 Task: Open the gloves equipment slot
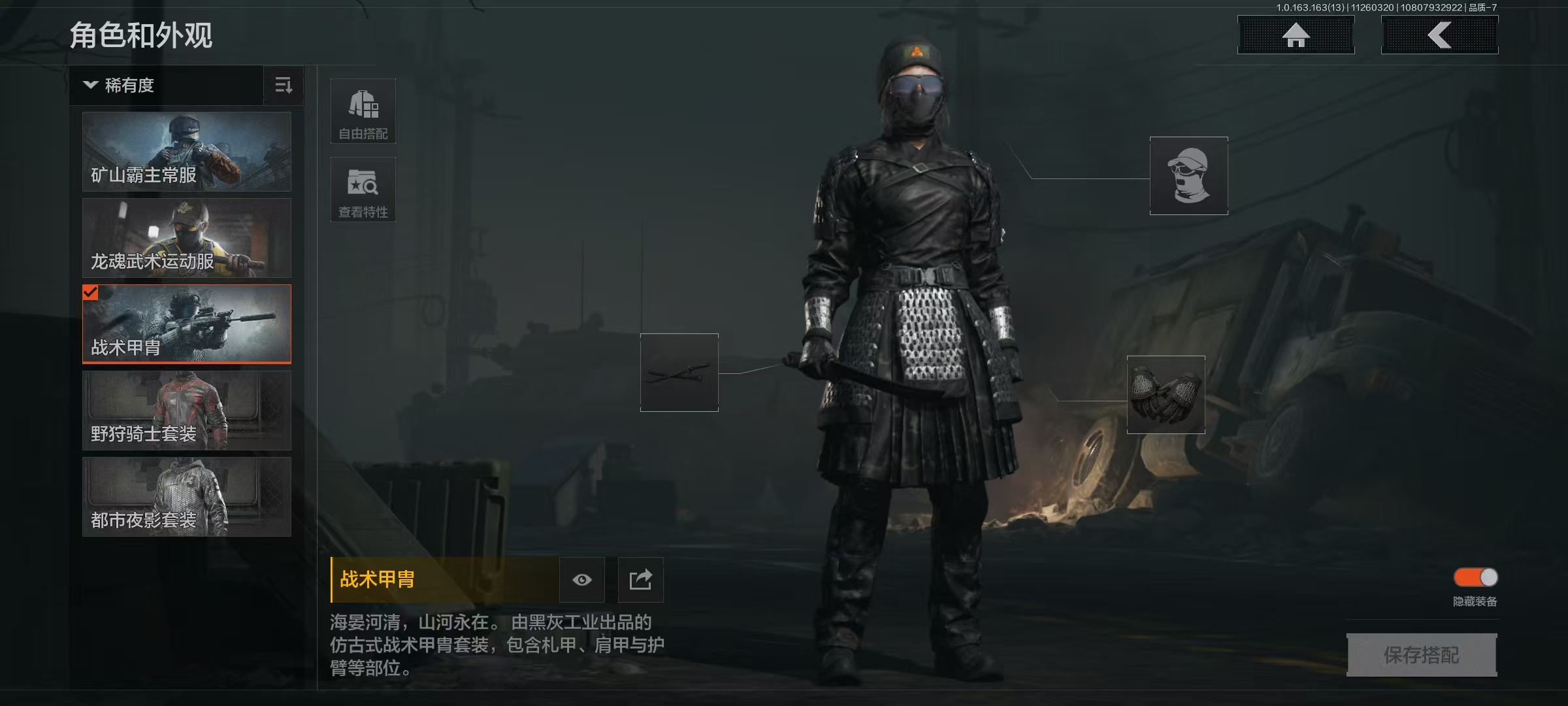tap(1166, 395)
